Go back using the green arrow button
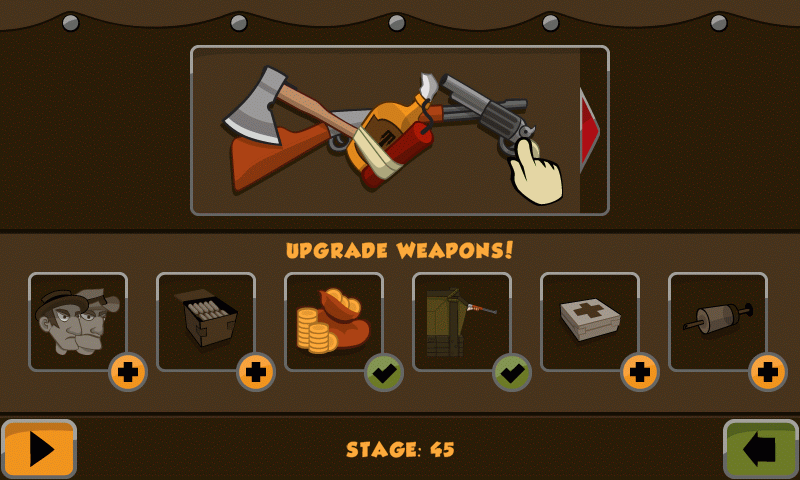800x480 pixels. [x=760, y=449]
